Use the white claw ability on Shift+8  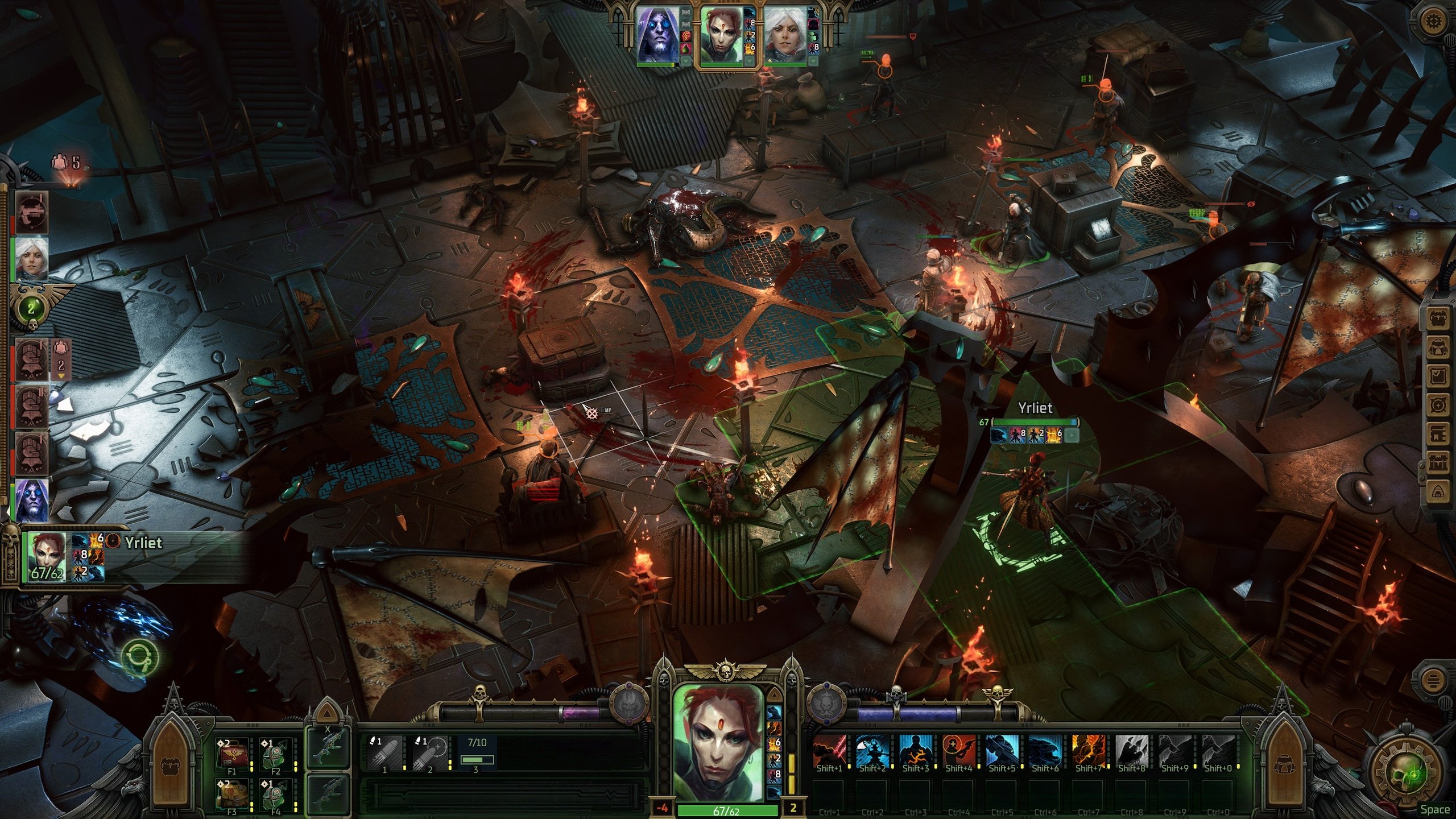click(x=1132, y=752)
